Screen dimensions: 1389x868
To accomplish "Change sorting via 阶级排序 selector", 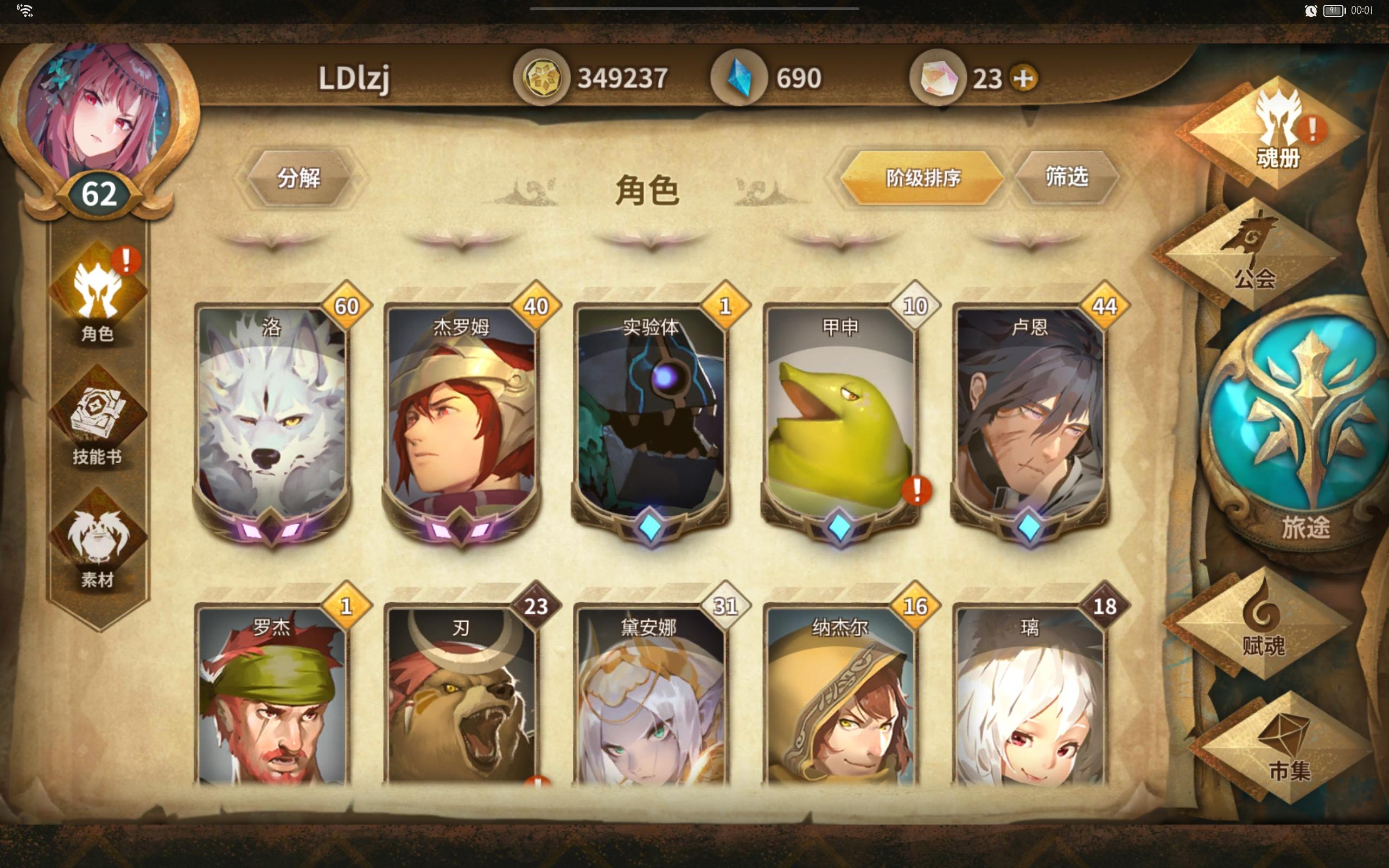I will click(x=920, y=179).
